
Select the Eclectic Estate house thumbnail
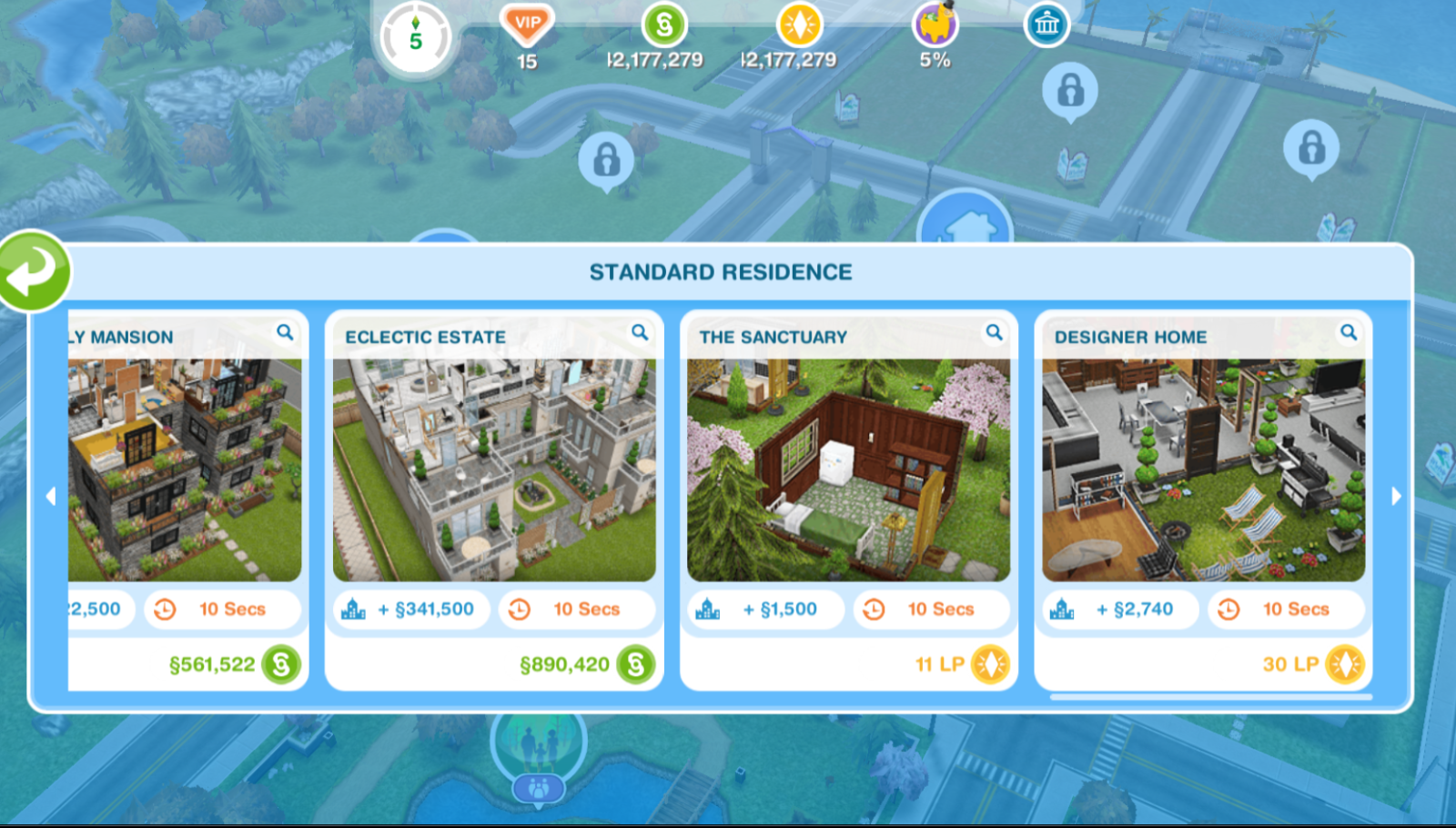point(494,470)
